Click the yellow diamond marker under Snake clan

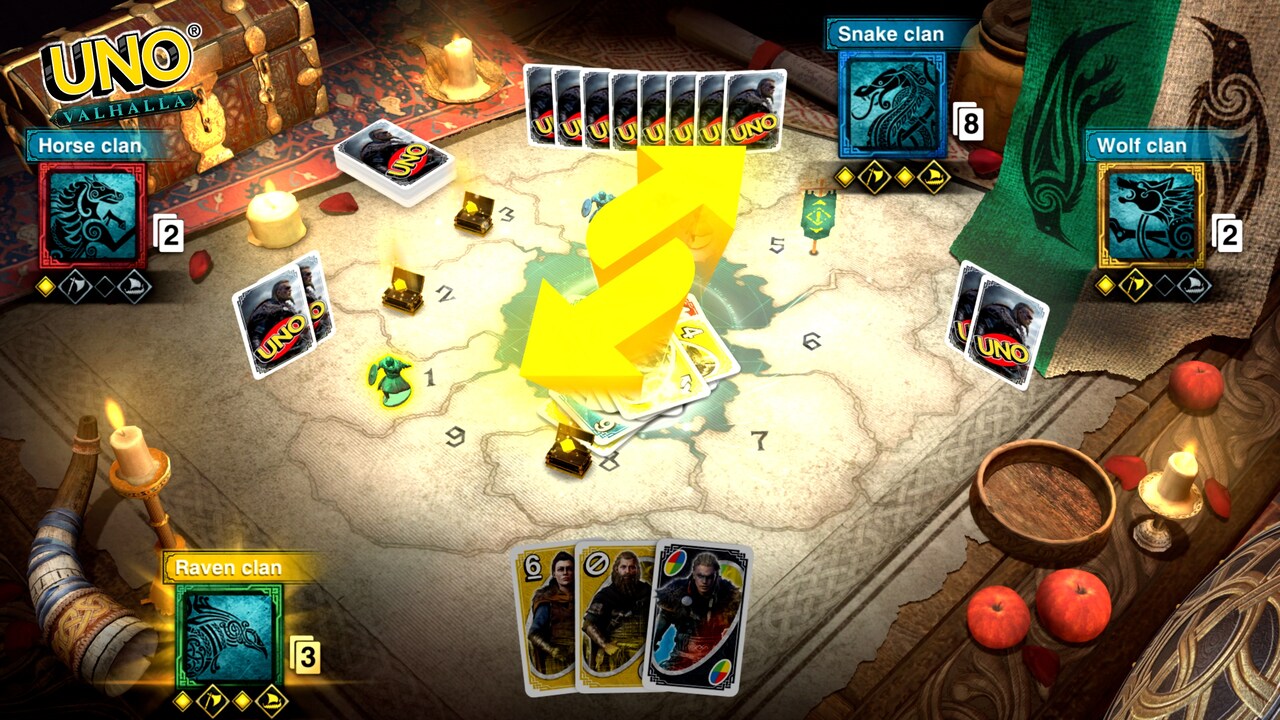(844, 176)
